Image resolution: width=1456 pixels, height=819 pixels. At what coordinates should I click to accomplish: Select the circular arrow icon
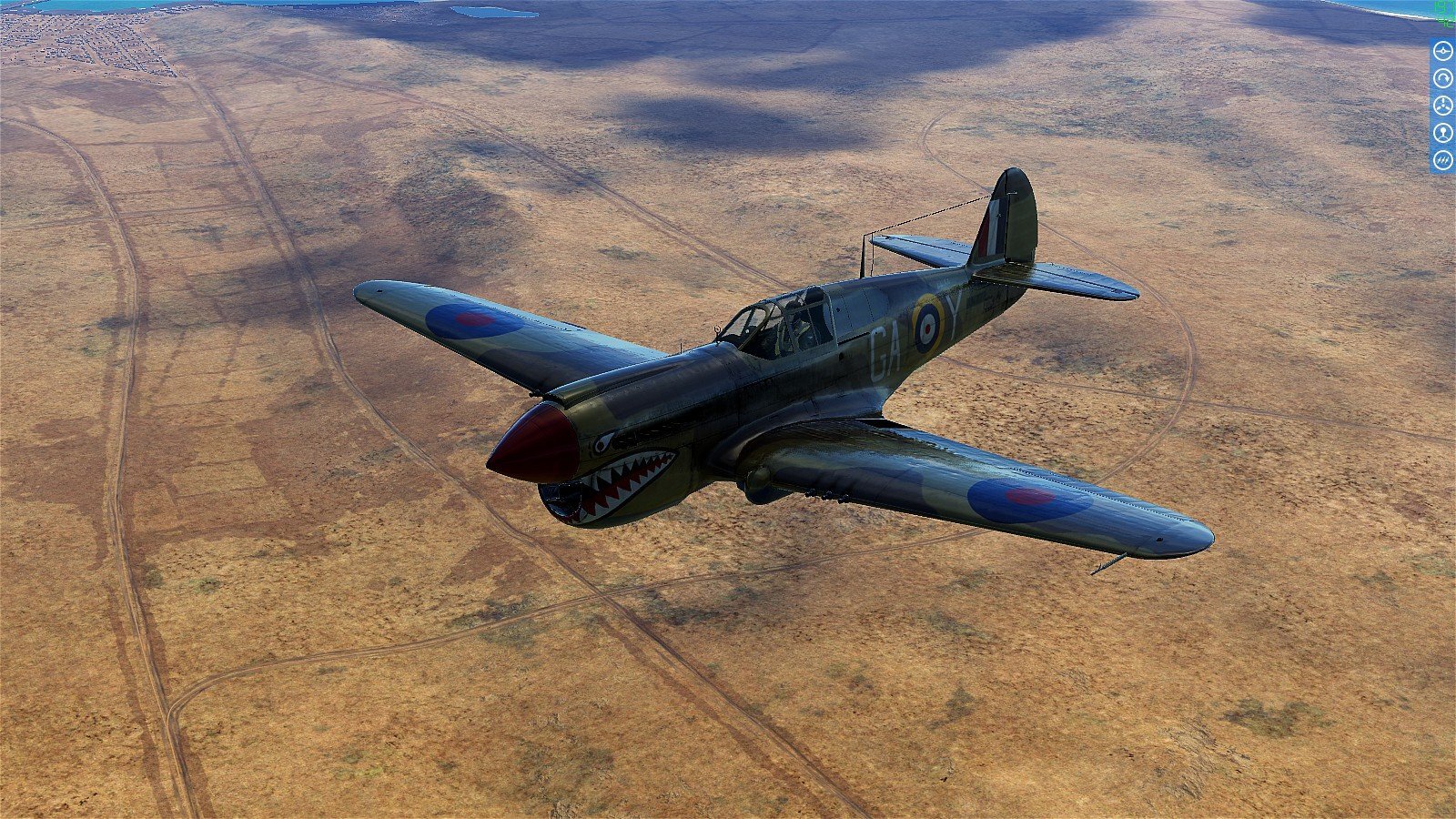pos(1442,78)
